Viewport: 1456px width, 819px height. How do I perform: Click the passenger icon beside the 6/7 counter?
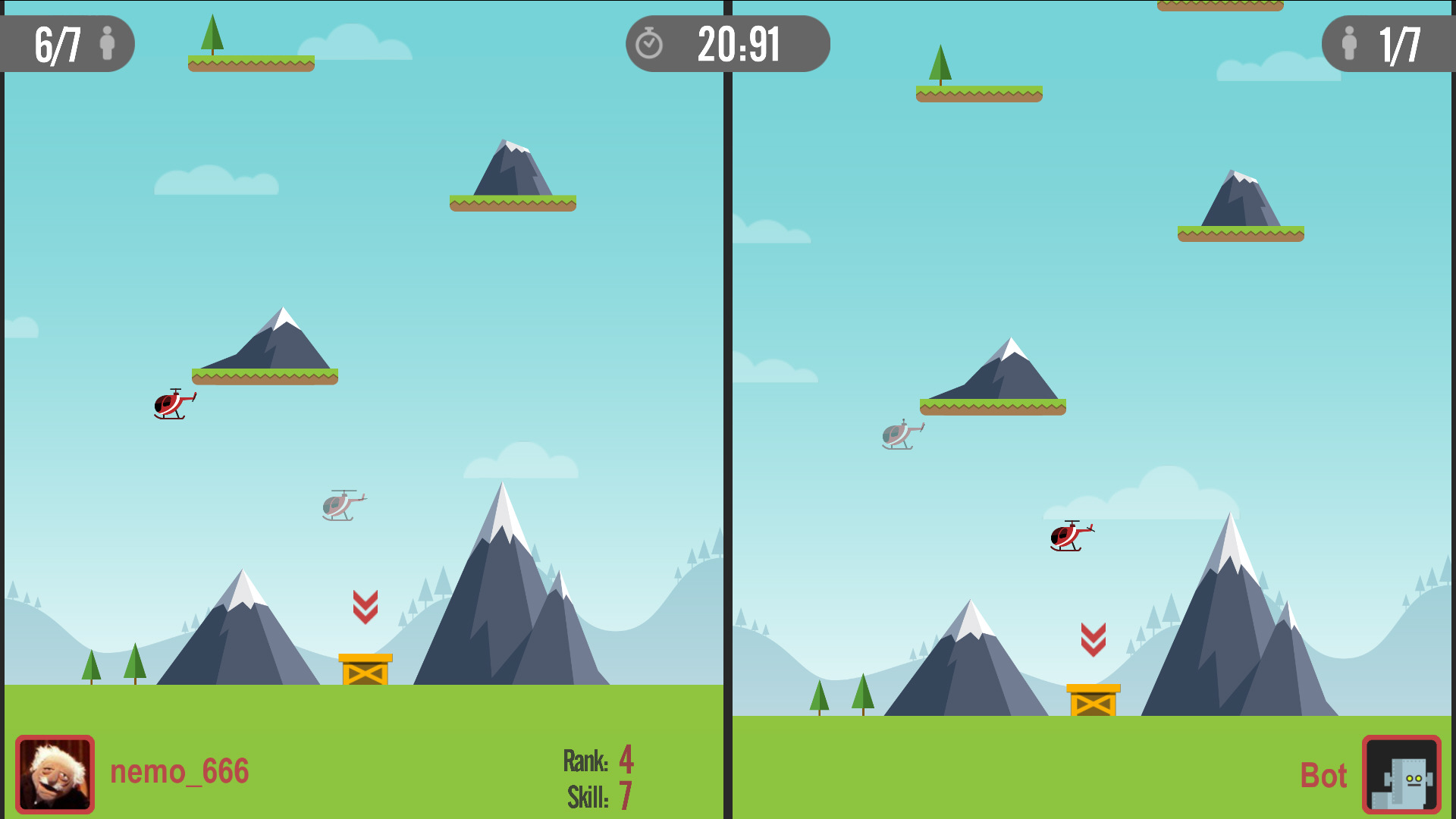point(108,44)
